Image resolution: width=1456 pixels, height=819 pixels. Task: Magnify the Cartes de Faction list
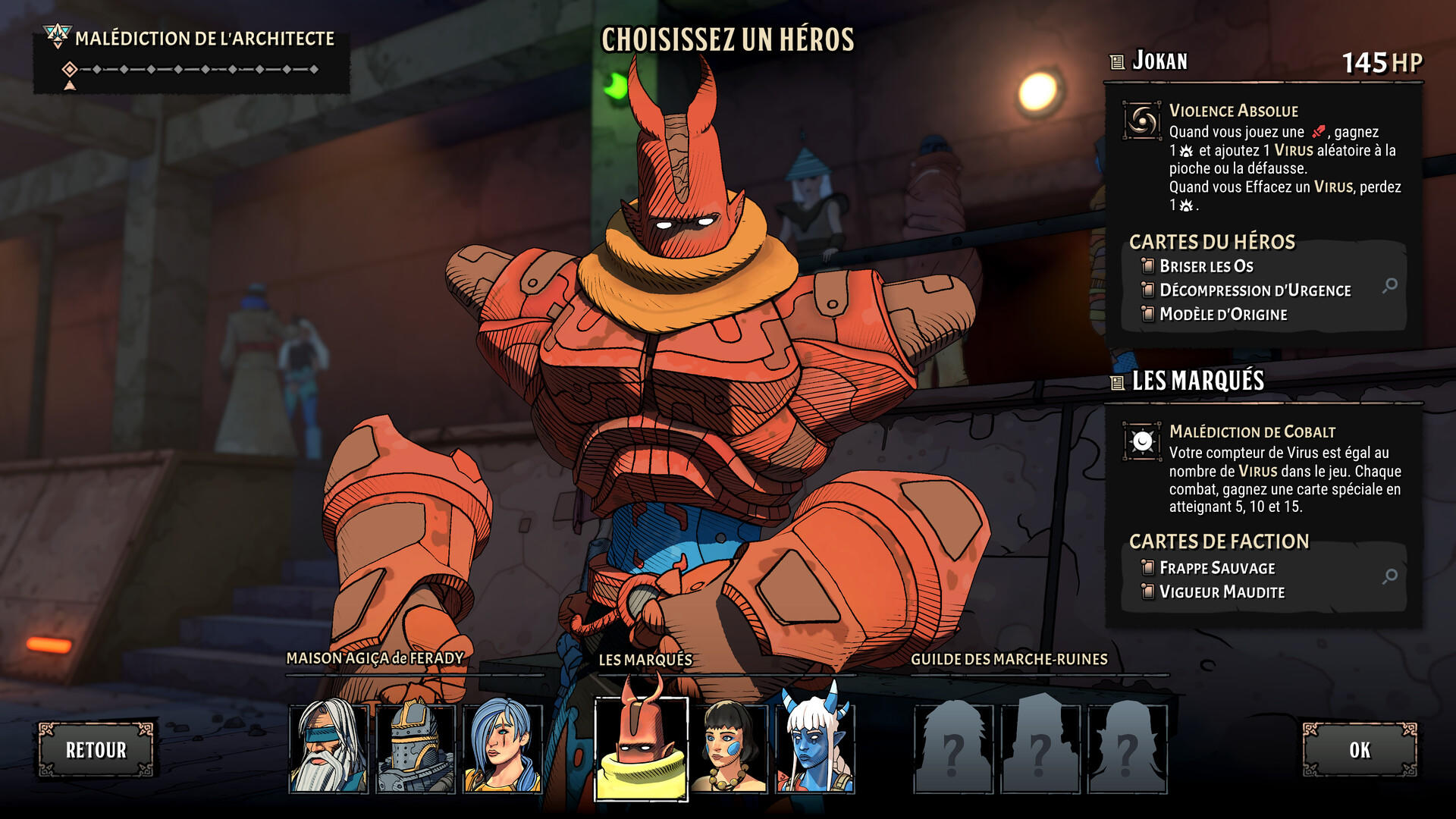(x=1389, y=576)
